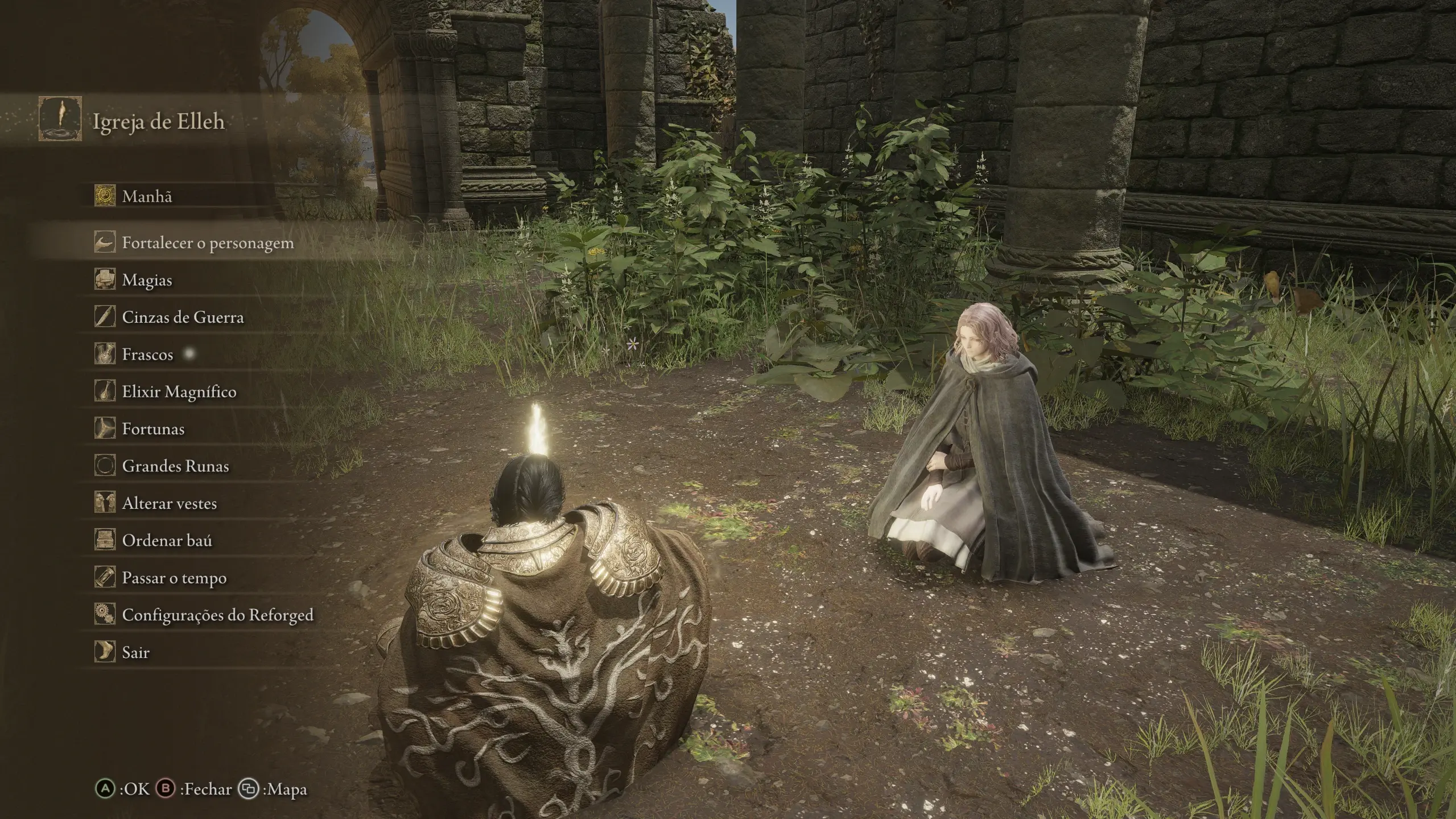
Task: Click the white notification dot beside Frascos
Action: point(190,353)
